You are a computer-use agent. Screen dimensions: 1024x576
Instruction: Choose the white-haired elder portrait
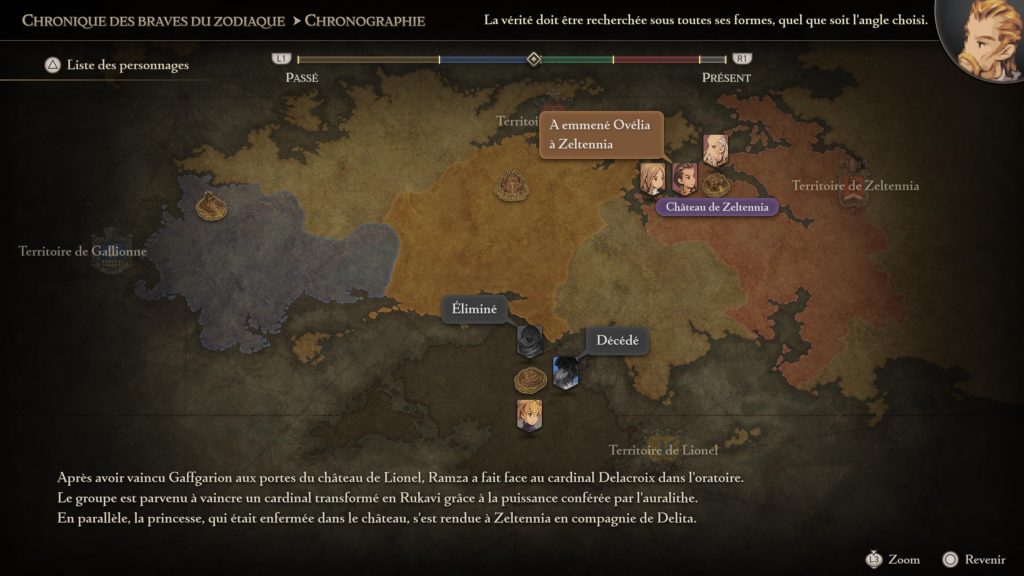[x=715, y=149]
